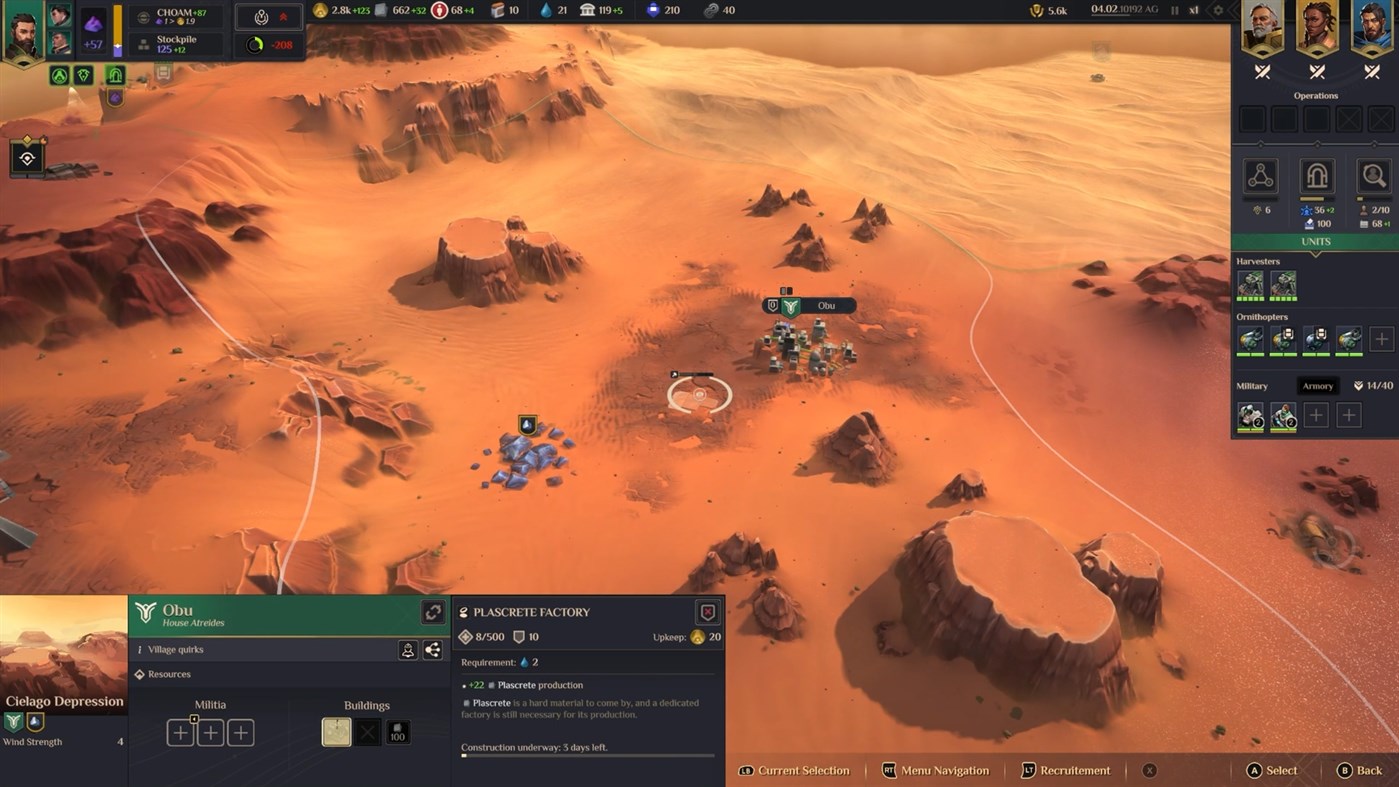
Task: Open the Armory dropdown in Military section
Action: (x=1318, y=385)
